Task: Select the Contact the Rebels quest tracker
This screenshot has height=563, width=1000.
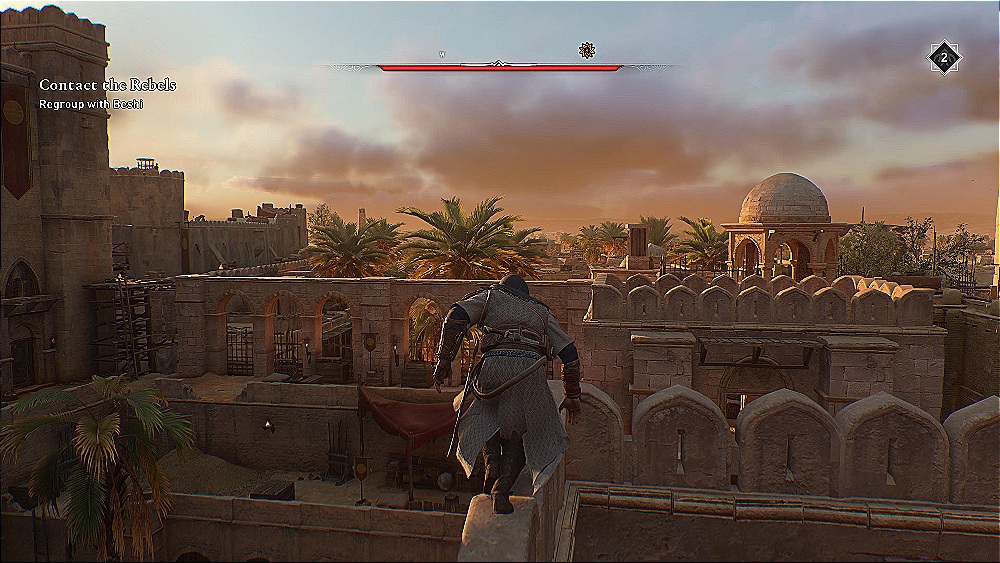Action: [x=107, y=86]
